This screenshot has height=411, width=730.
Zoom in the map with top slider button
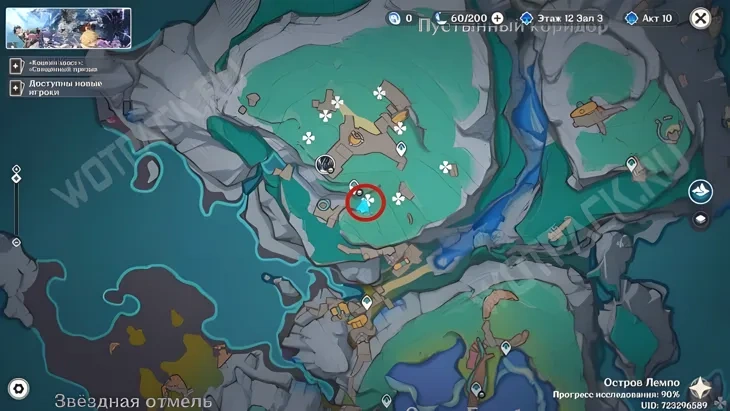[x=16, y=170]
